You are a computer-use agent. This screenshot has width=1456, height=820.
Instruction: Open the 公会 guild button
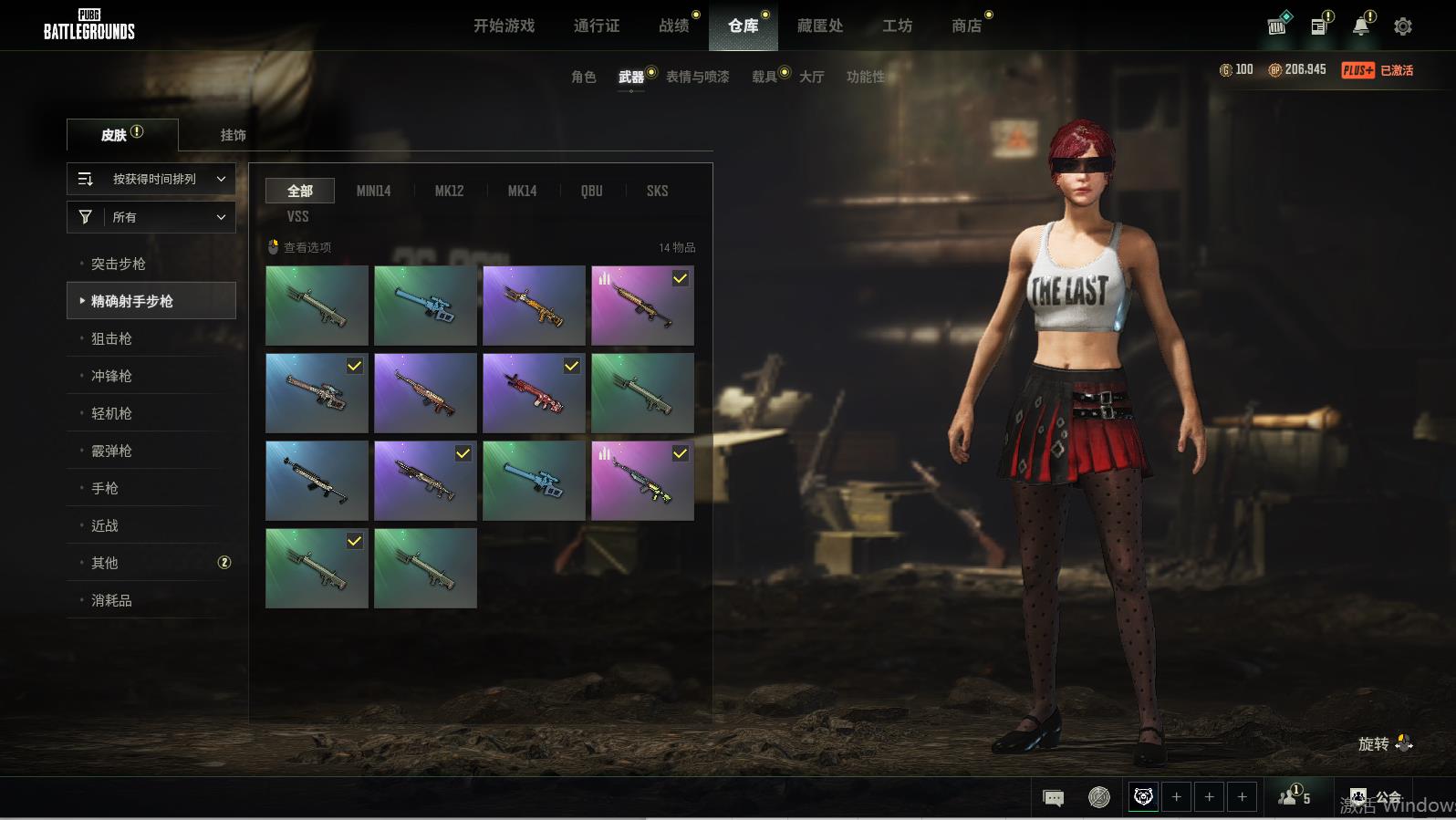point(1376,797)
